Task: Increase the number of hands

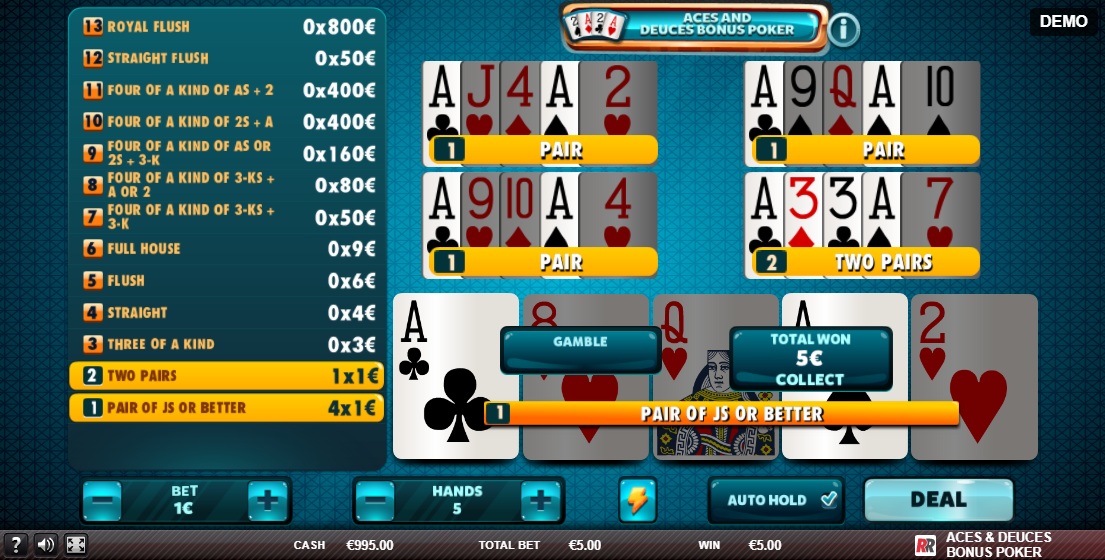Action: click(x=540, y=500)
